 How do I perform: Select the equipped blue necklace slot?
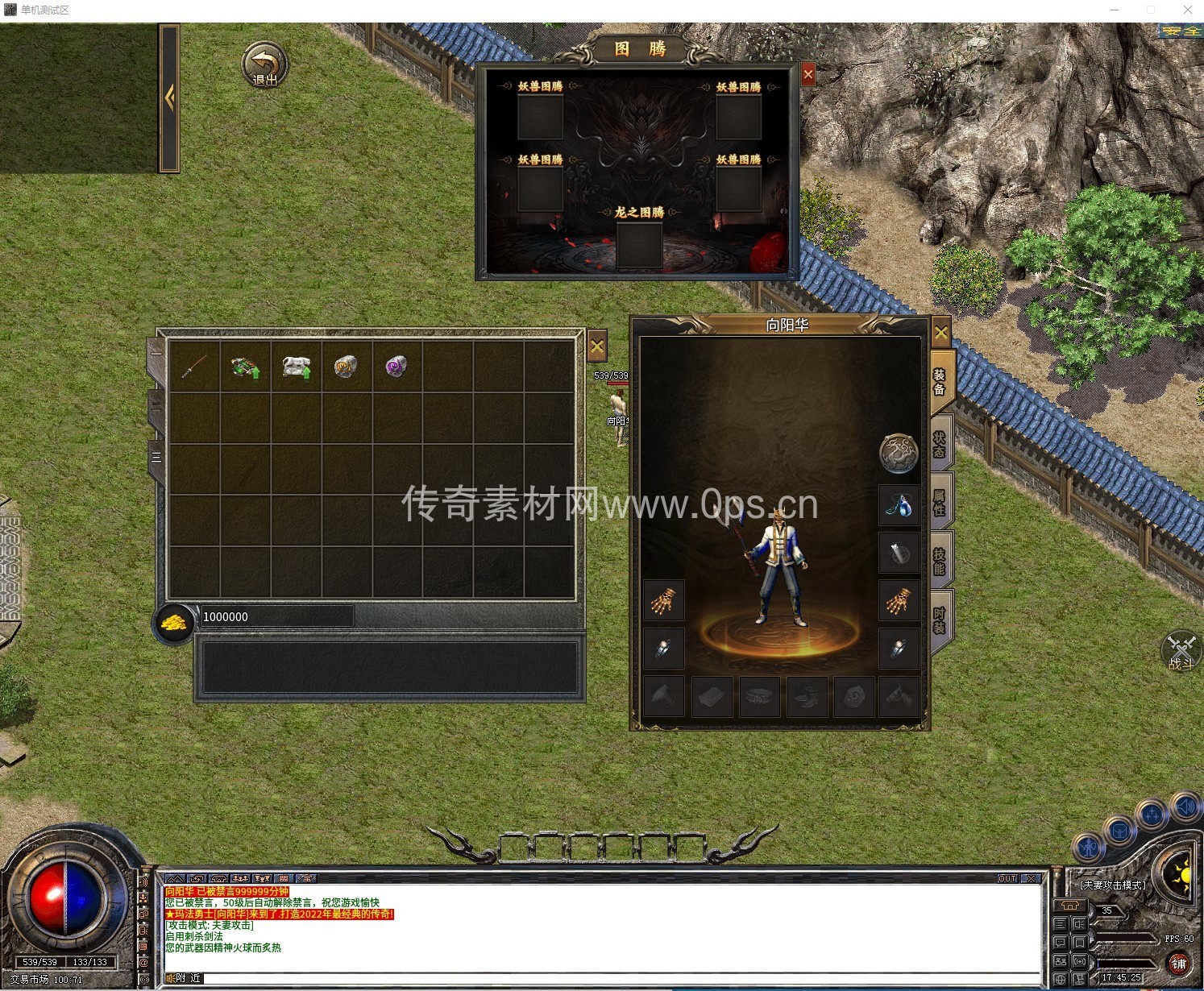point(899,506)
